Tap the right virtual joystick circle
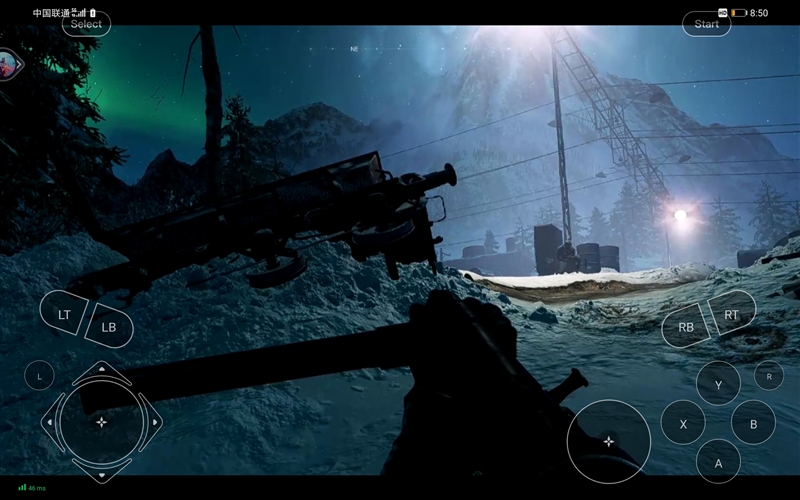 608,441
